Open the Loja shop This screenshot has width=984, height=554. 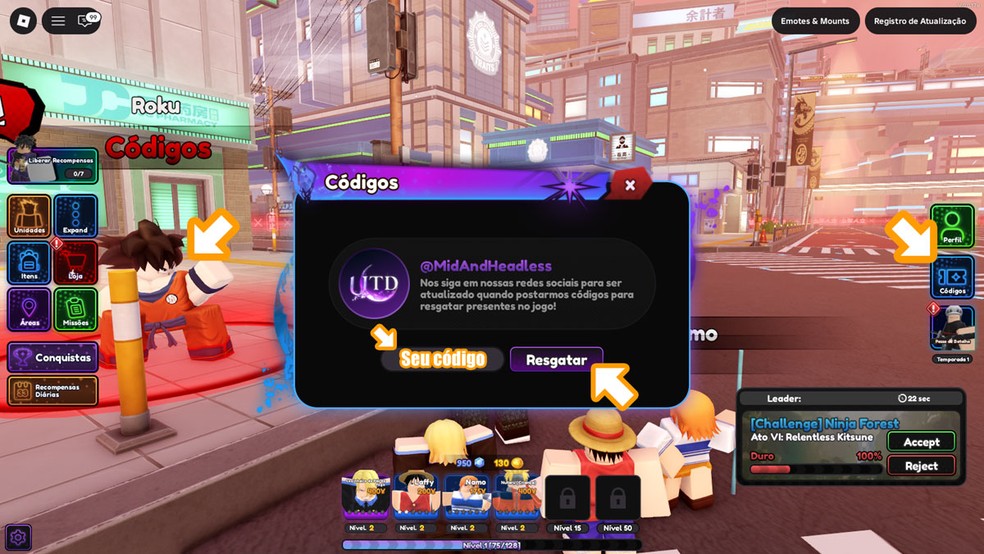[x=75, y=263]
